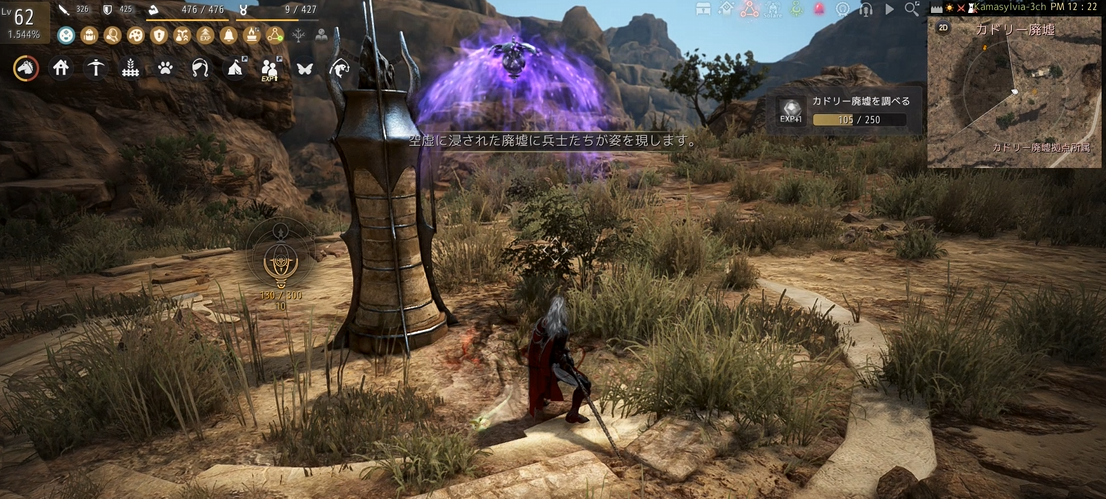Open the house residence icon

click(61, 68)
